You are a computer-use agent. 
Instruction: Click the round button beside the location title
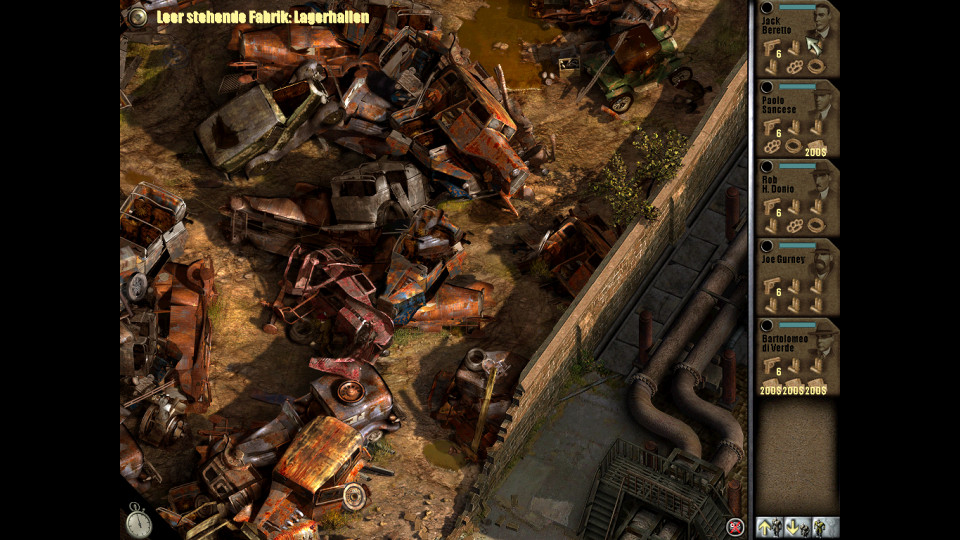pos(138,16)
